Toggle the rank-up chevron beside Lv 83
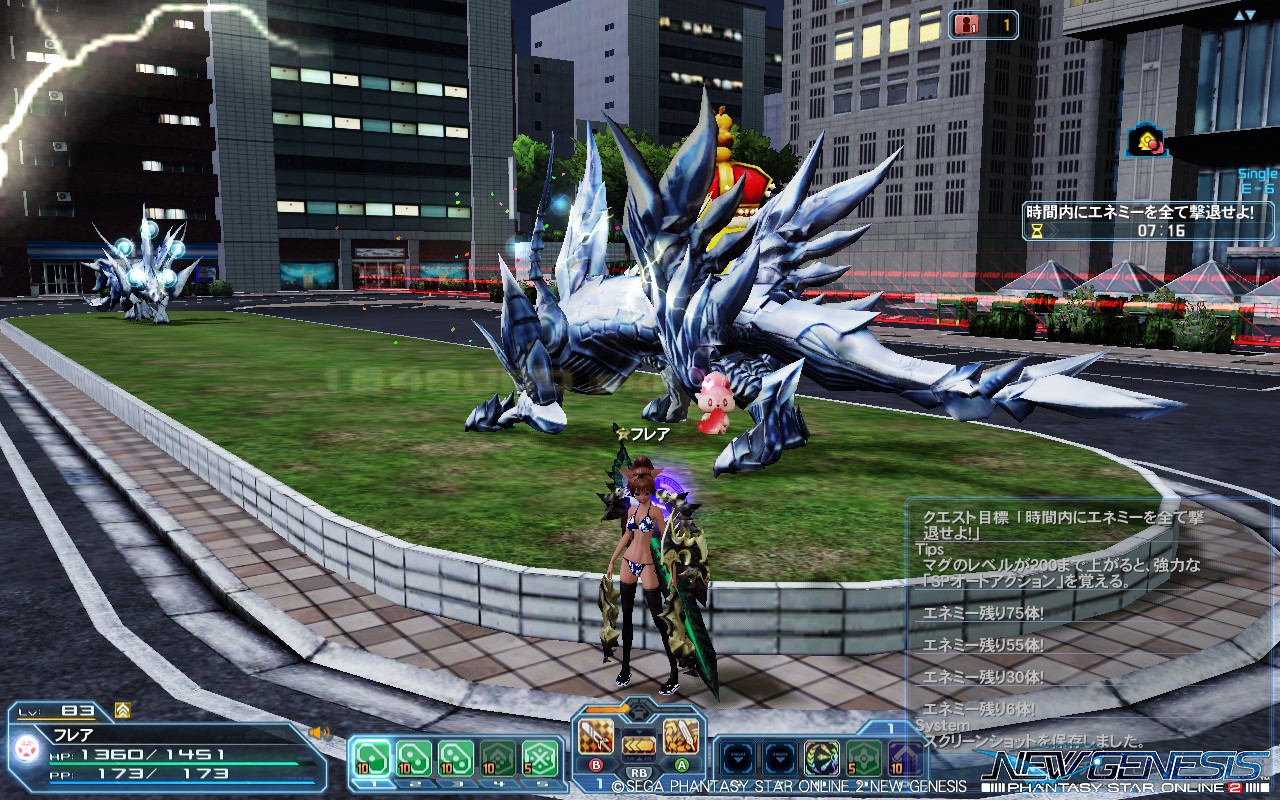Screen dimensions: 1280x800 (121, 711)
